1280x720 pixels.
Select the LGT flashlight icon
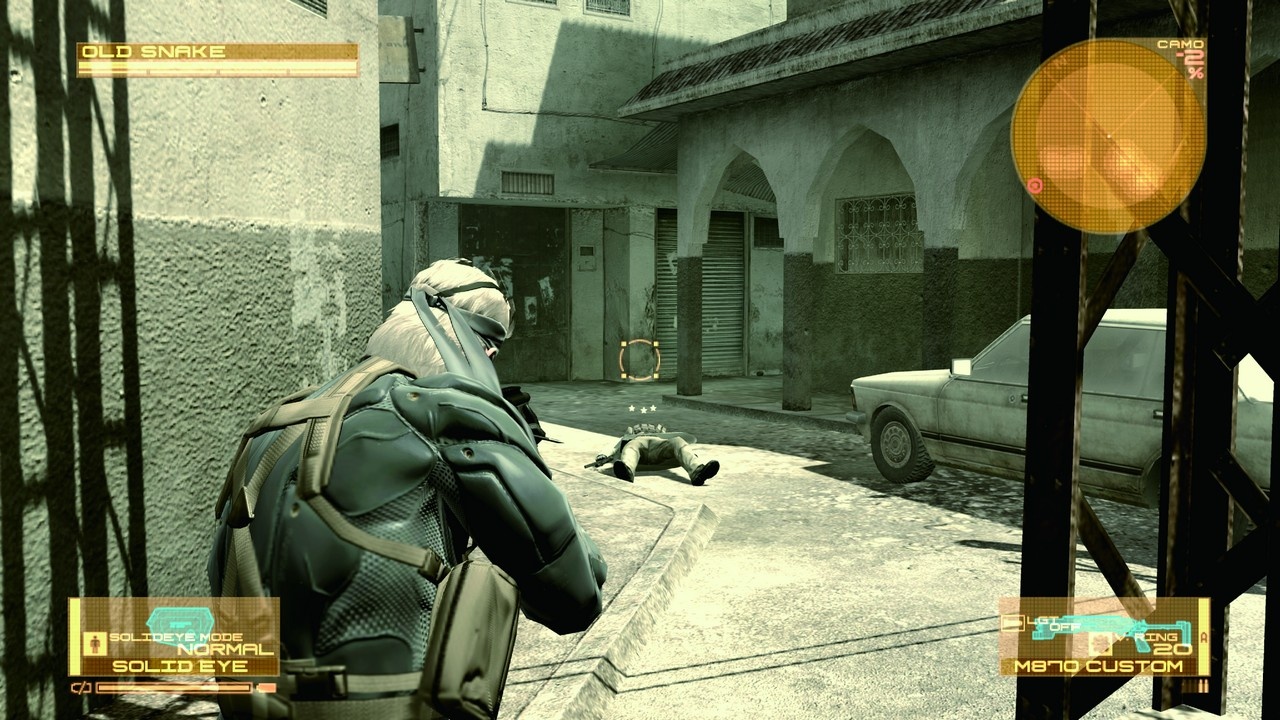[x=1012, y=622]
